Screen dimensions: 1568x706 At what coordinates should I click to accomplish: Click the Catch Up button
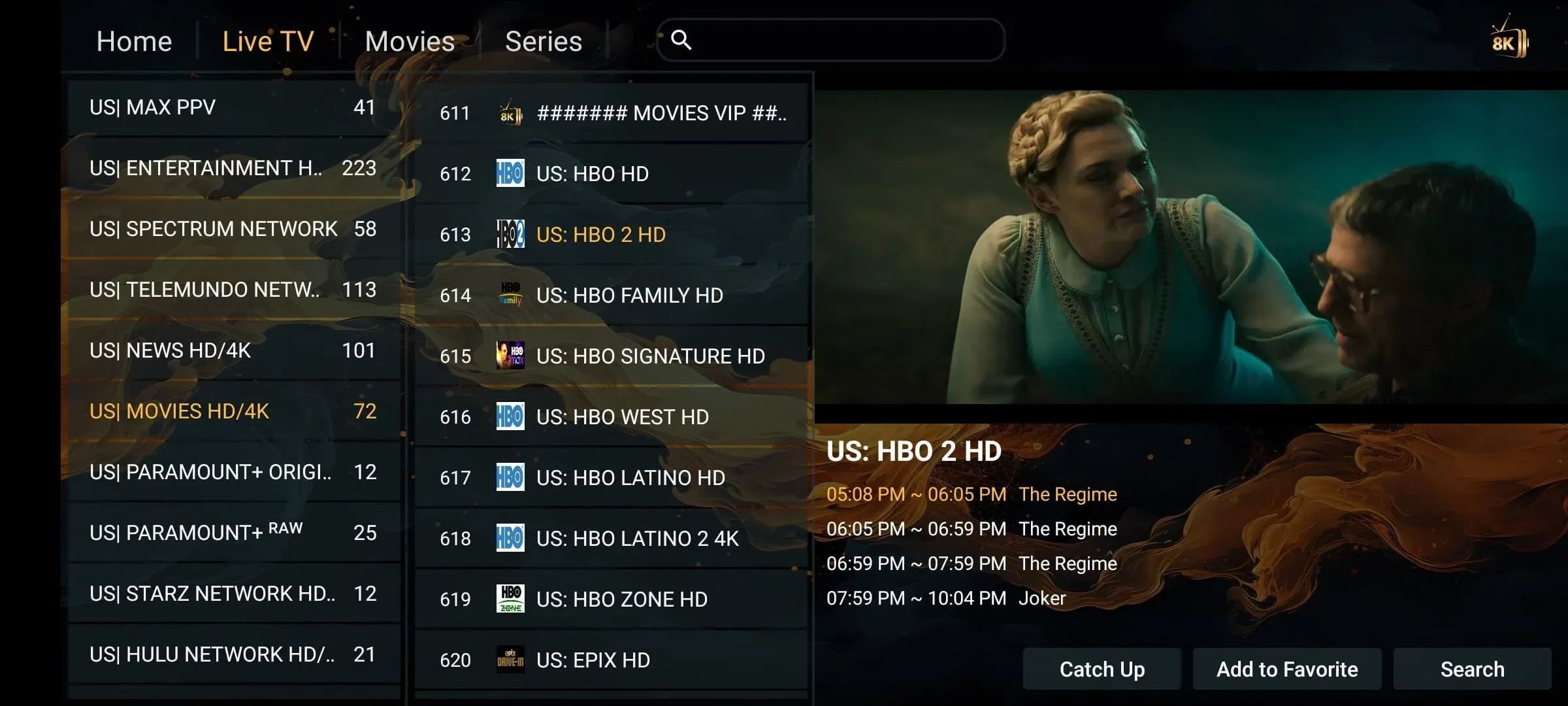tap(1102, 669)
